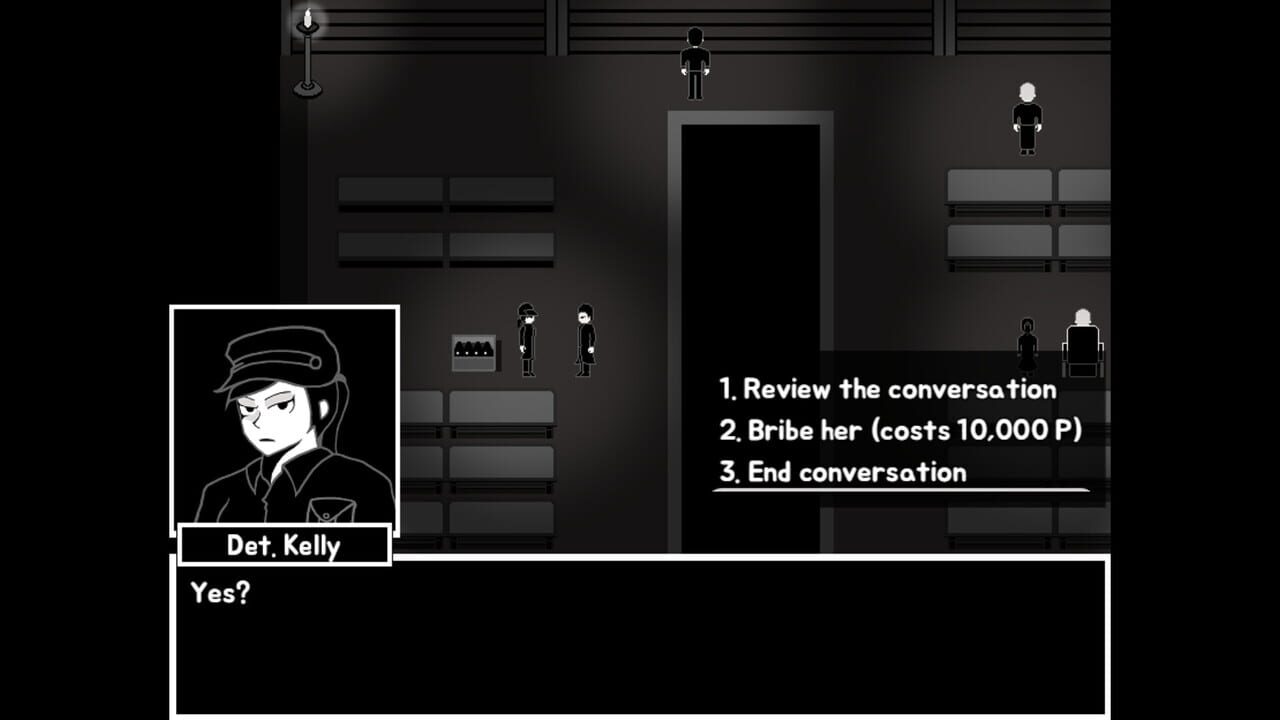Click the underline beneath End conversation
1280x720 pixels.
click(900, 489)
